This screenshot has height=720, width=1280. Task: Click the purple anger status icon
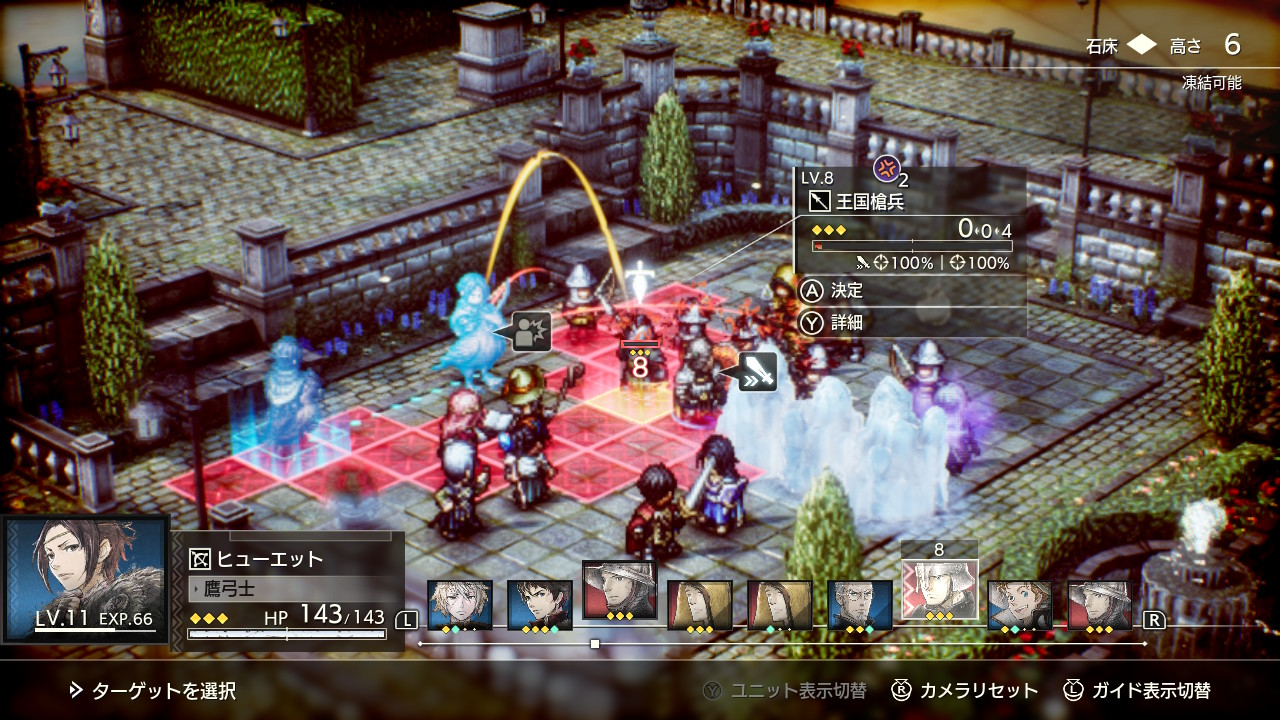tap(886, 168)
